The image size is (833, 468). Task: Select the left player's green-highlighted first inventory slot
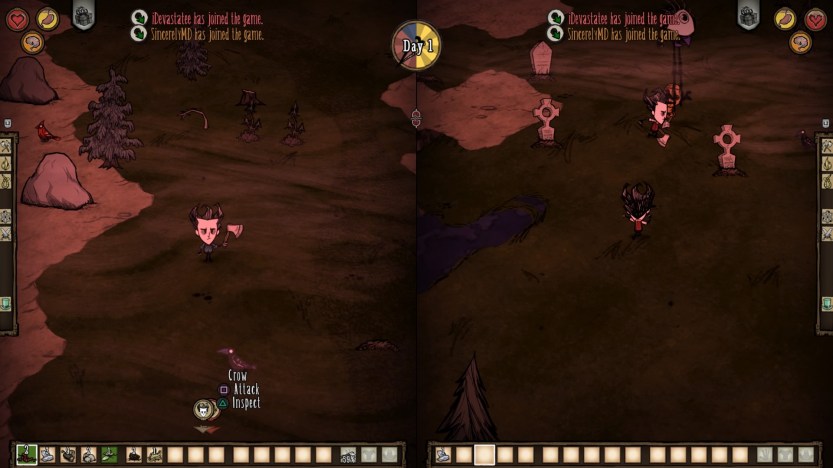click(x=26, y=455)
